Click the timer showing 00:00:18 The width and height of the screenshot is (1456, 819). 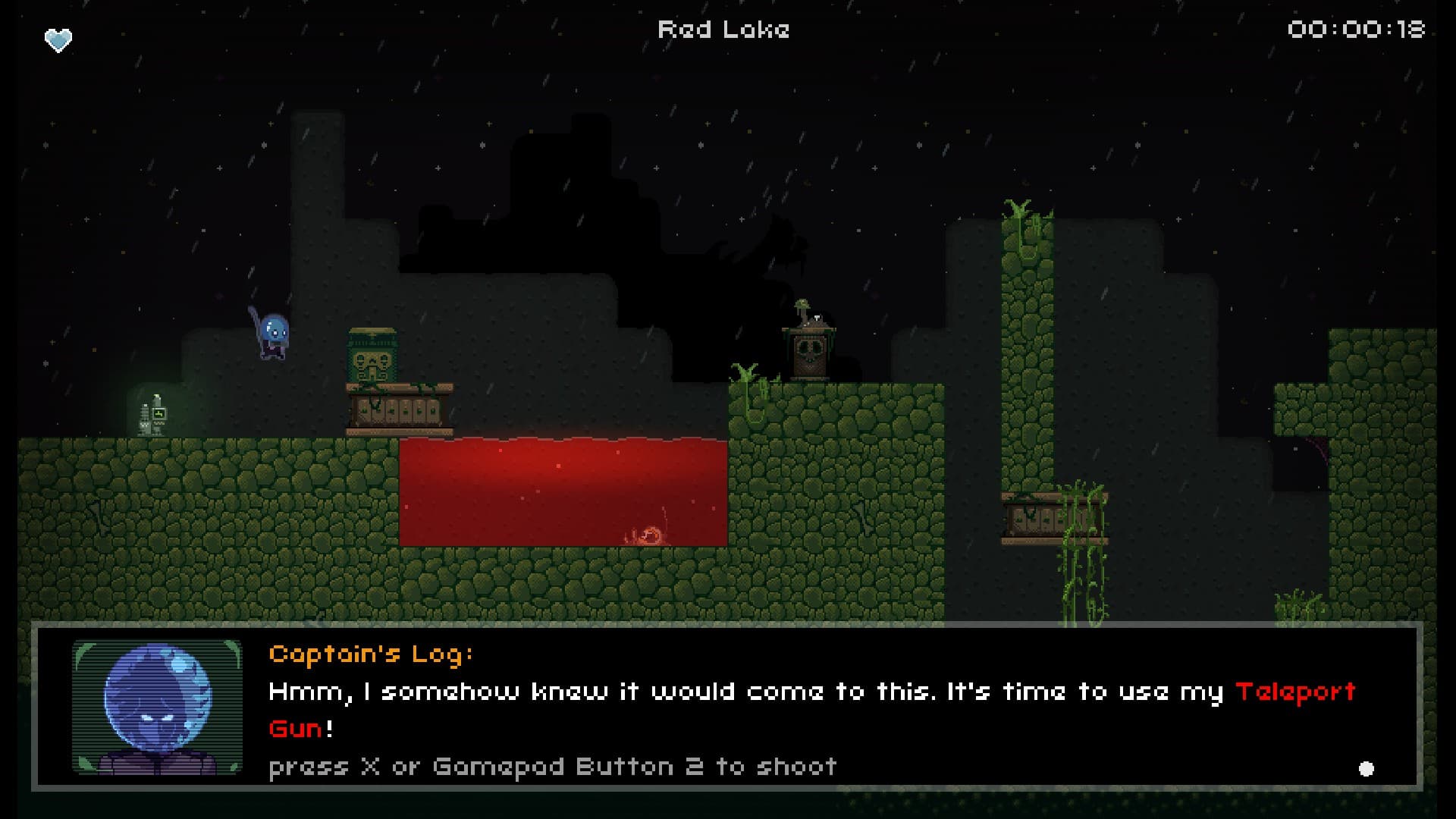point(1357,29)
